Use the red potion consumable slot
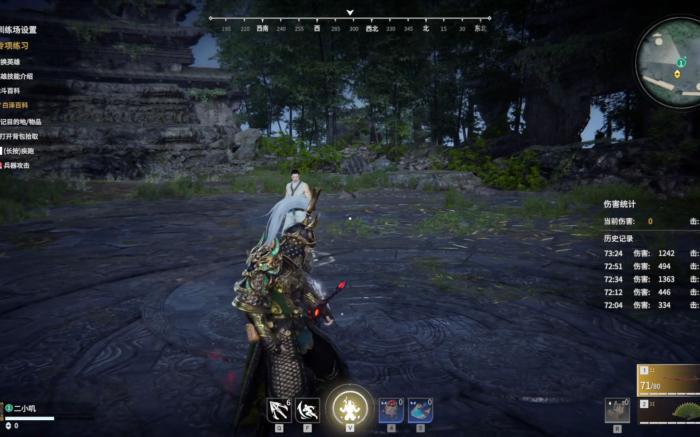 (x=391, y=410)
